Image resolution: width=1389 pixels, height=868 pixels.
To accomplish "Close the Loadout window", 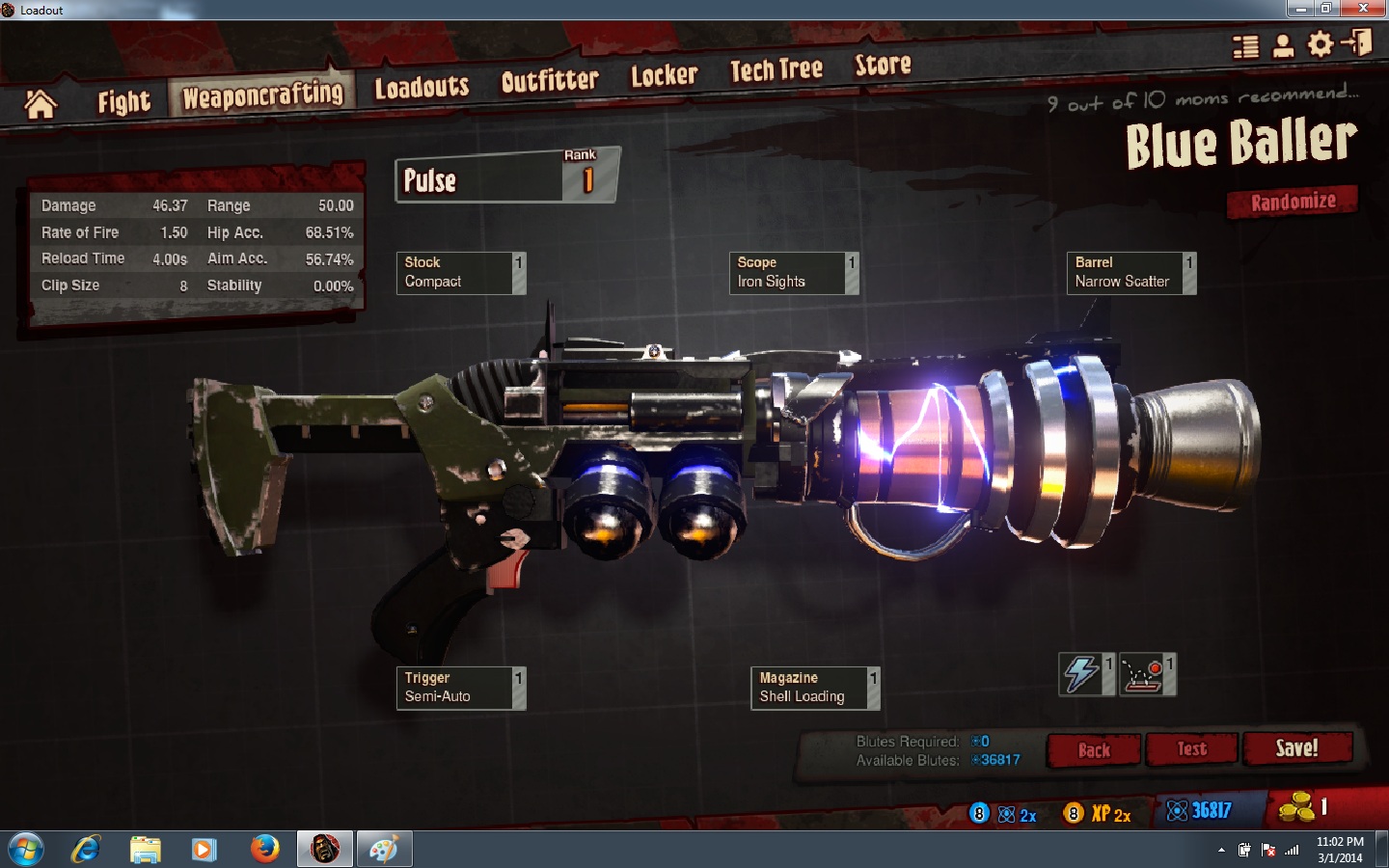I will click(x=1363, y=9).
